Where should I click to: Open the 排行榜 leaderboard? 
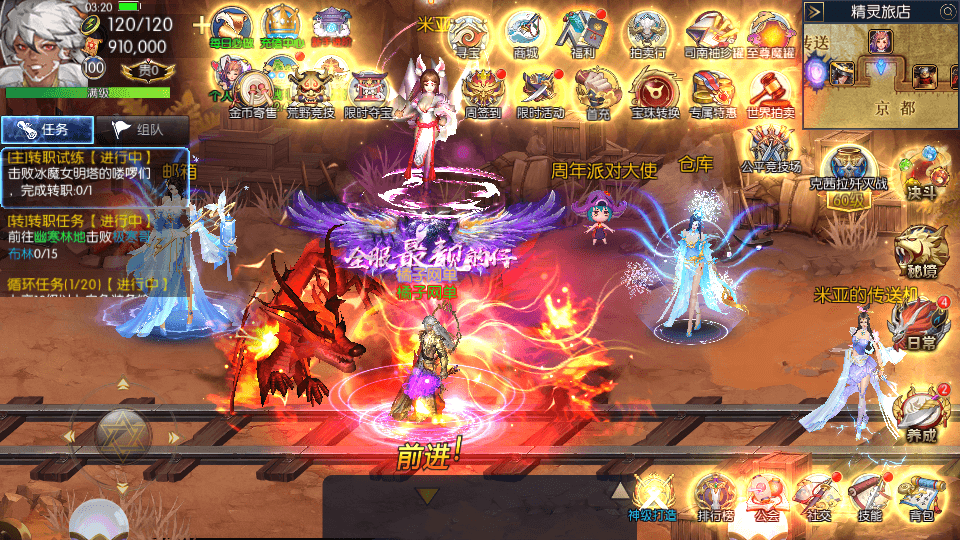(714, 497)
